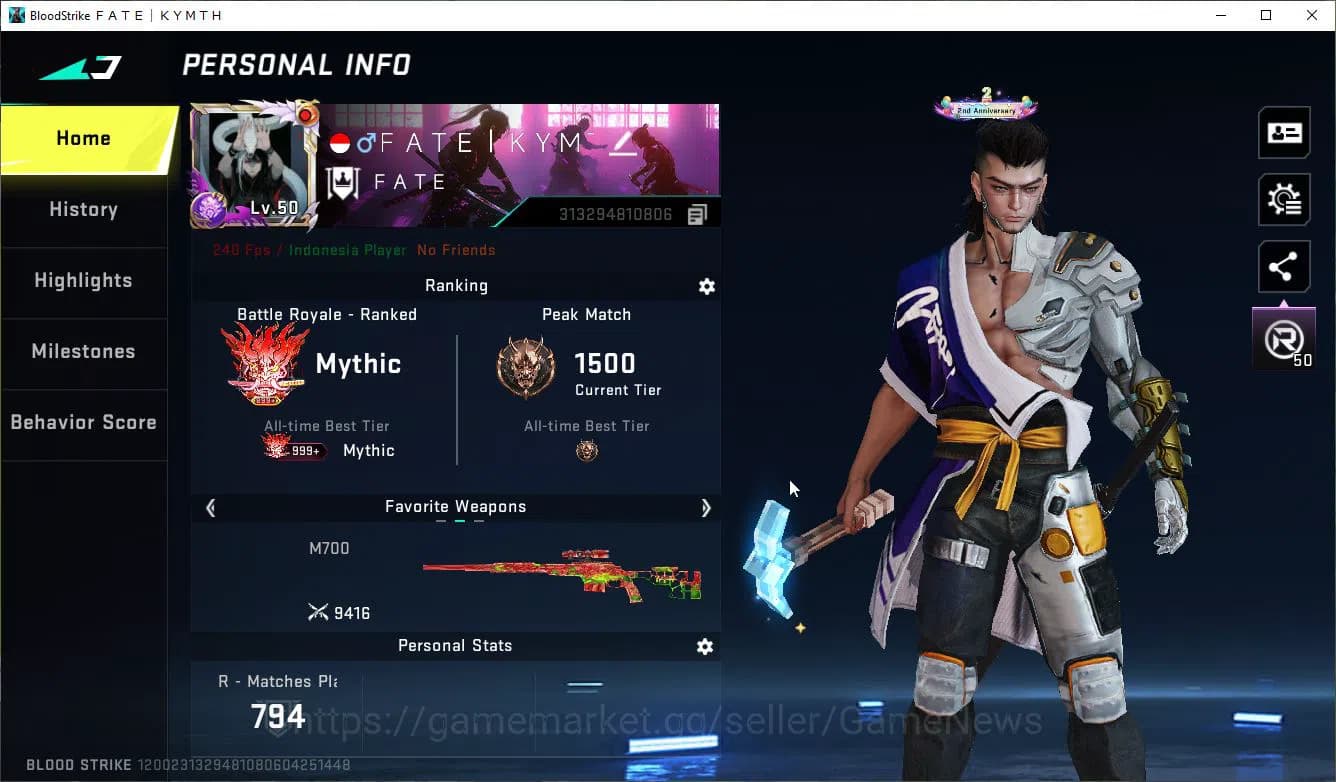This screenshot has width=1336, height=782.
Task: Open the Ranking section gear settings
Action: click(707, 286)
